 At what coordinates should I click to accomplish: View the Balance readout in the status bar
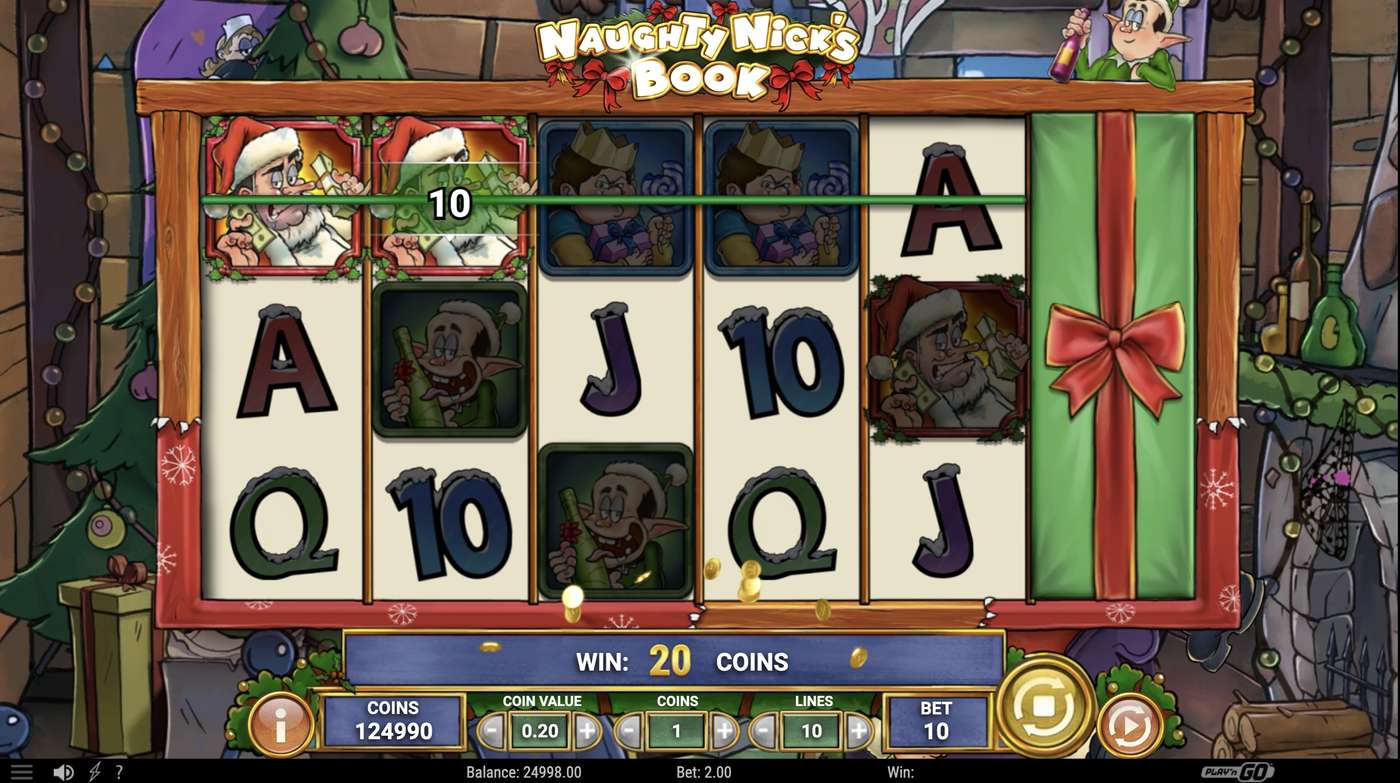(524, 771)
